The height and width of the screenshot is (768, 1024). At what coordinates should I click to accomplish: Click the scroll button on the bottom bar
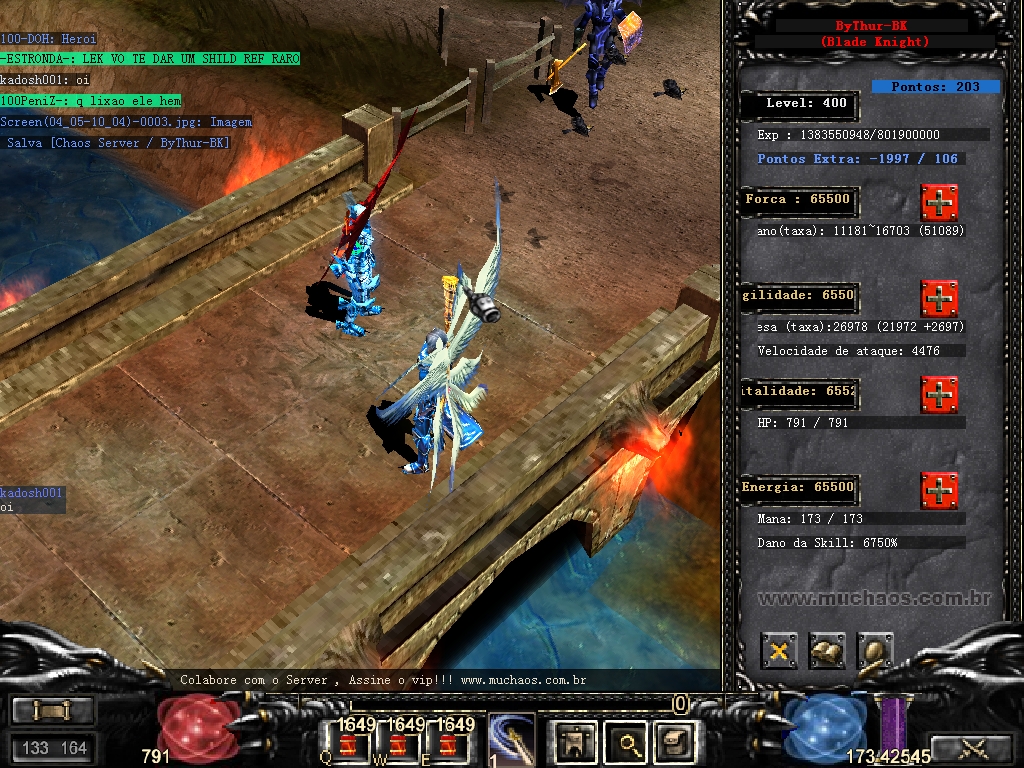pos(53,710)
